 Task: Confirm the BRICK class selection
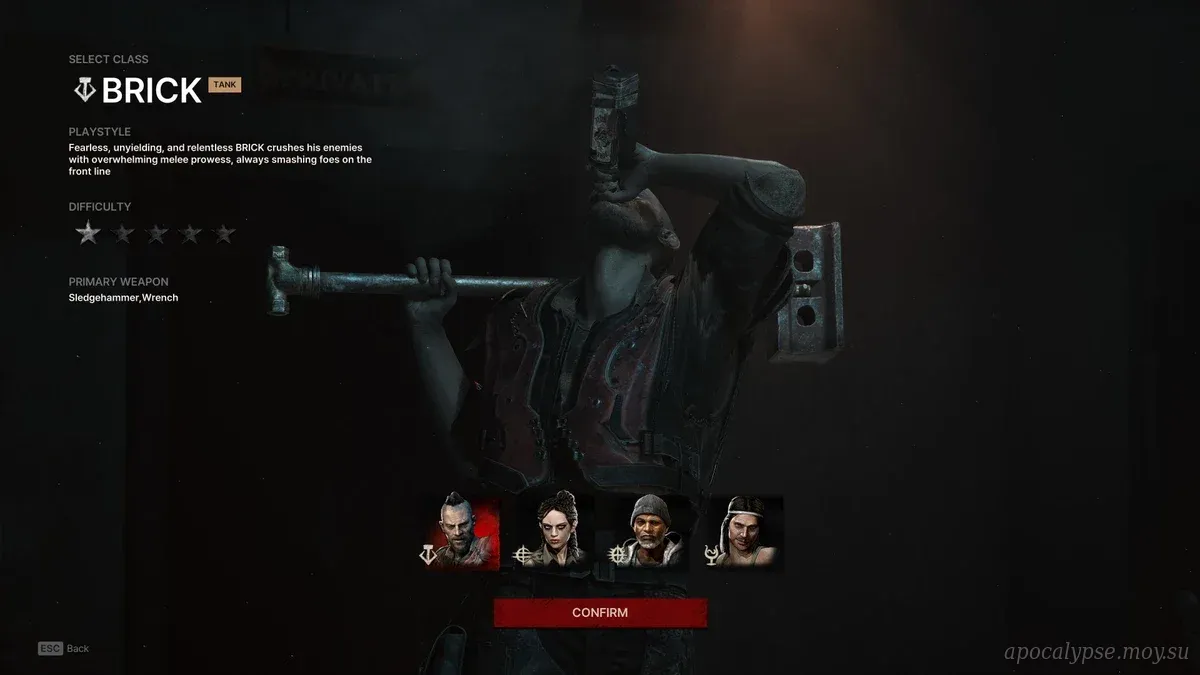600,612
